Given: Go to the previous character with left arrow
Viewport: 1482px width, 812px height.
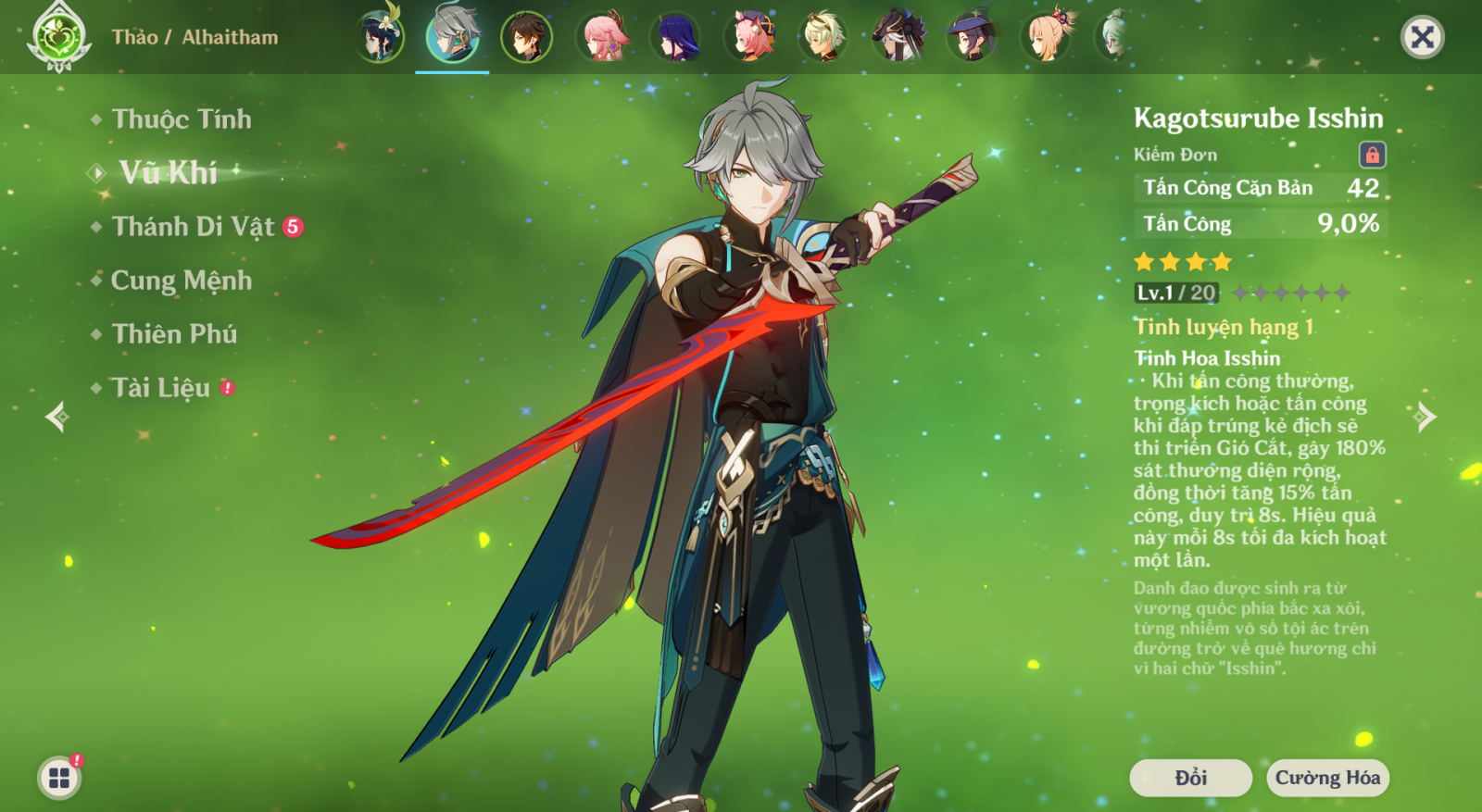Looking at the screenshot, I should tap(57, 417).
